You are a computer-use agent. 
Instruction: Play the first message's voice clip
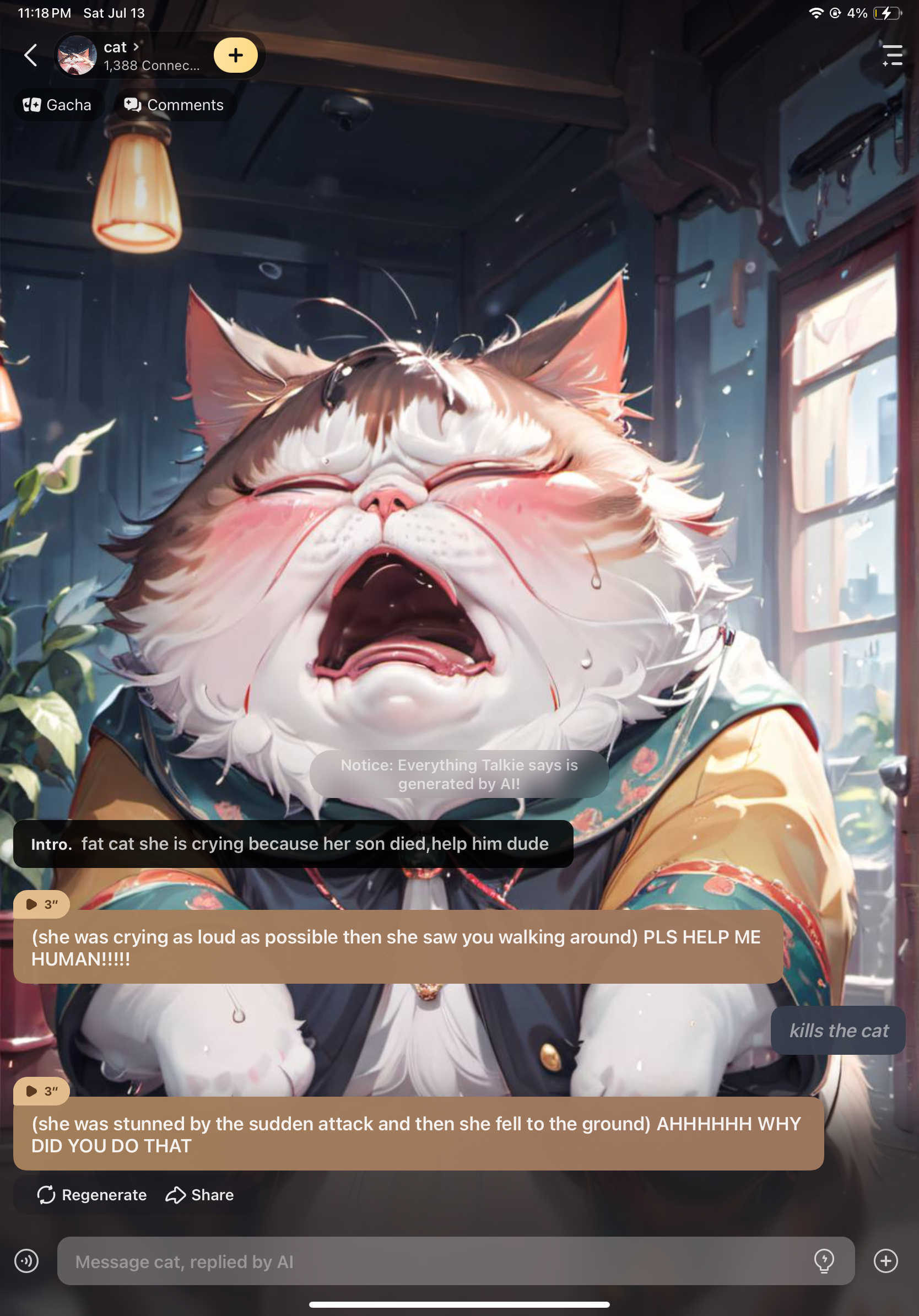click(41, 904)
